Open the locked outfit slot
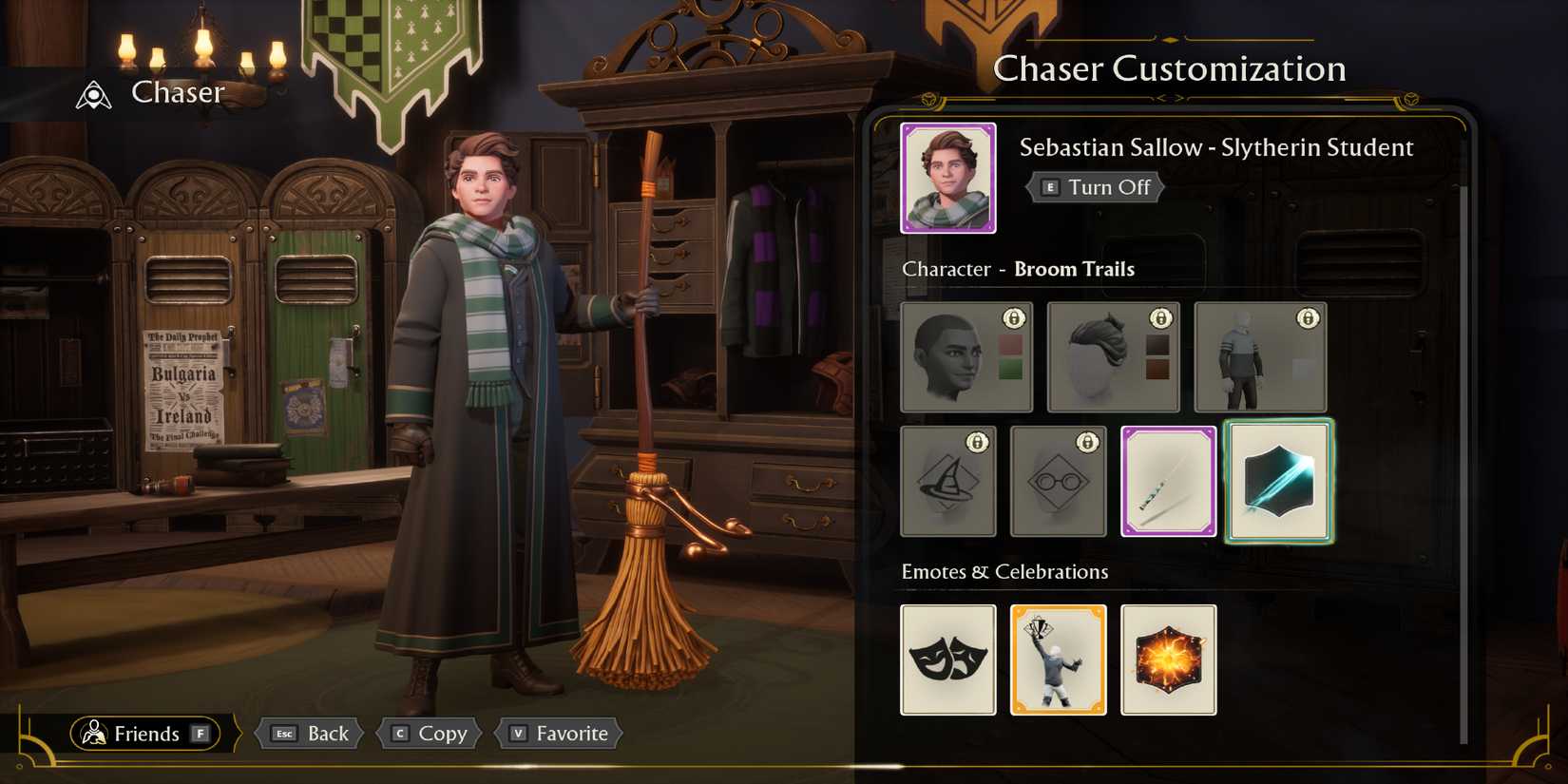The height and width of the screenshot is (784, 1568). click(x=1260, y=357)
